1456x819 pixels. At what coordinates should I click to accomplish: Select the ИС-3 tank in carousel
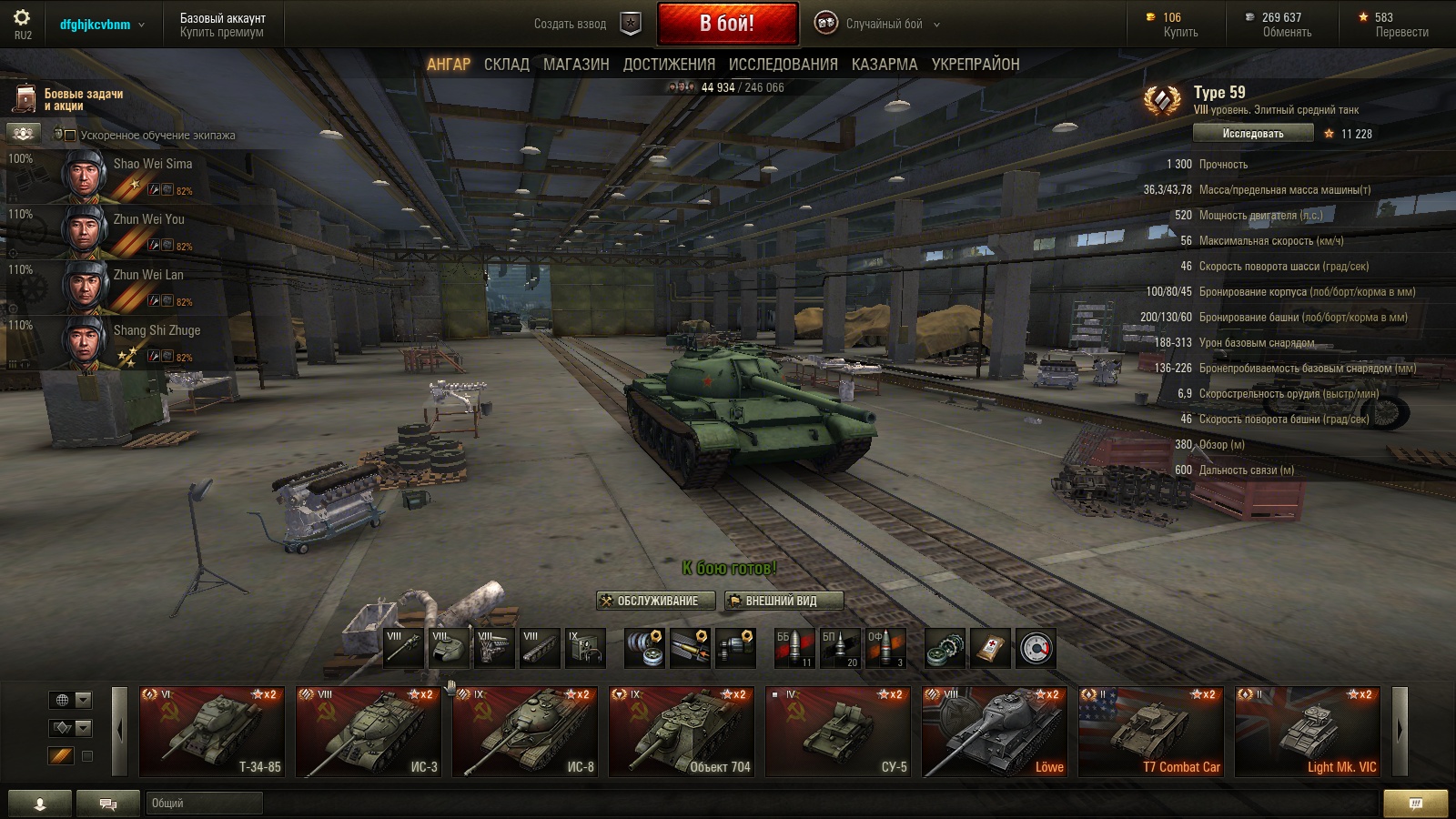pos(369,732)
